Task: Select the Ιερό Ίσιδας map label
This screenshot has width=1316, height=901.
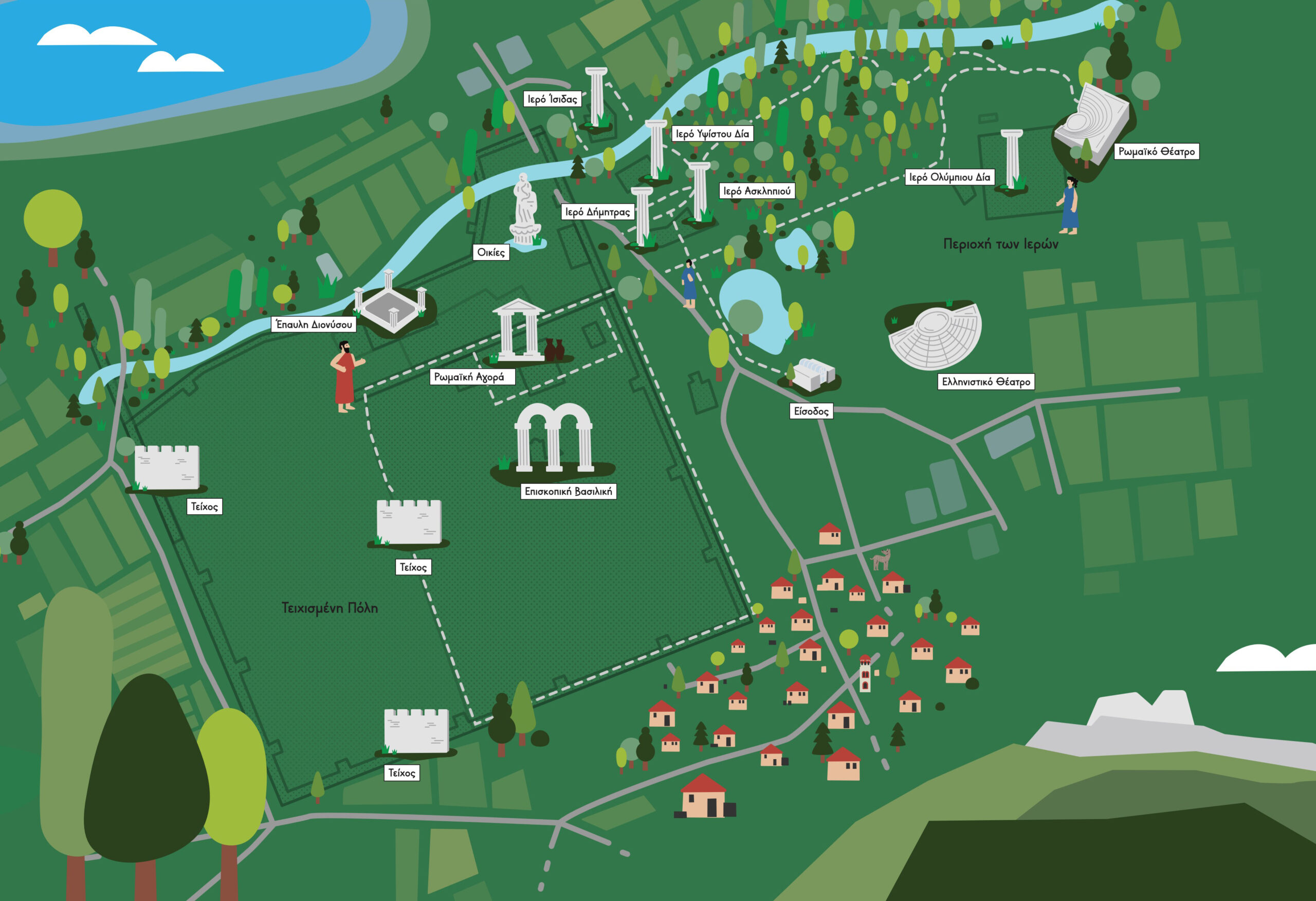Action: pyautogui.click(x=552, y=99)
